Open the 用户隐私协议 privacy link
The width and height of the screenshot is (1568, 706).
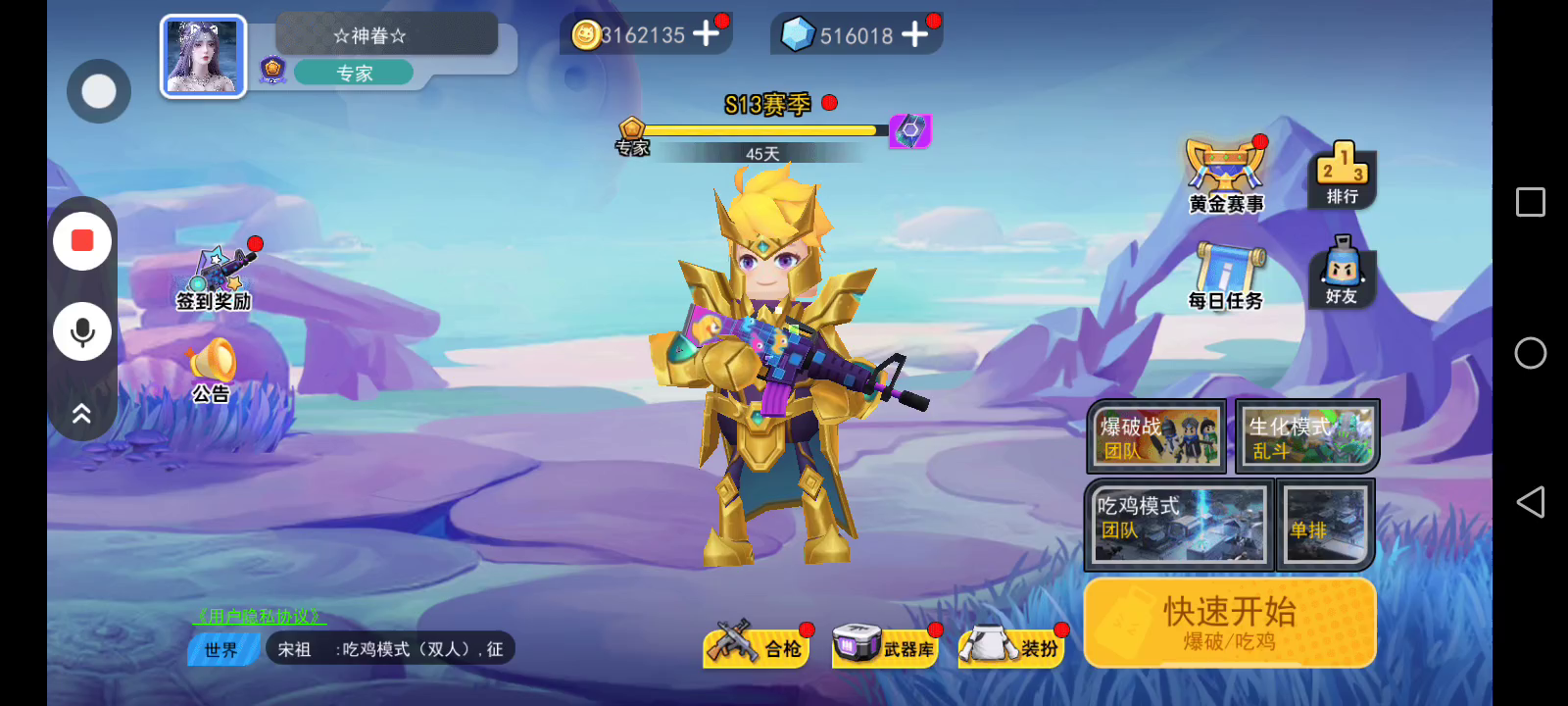tap(259, 617)
